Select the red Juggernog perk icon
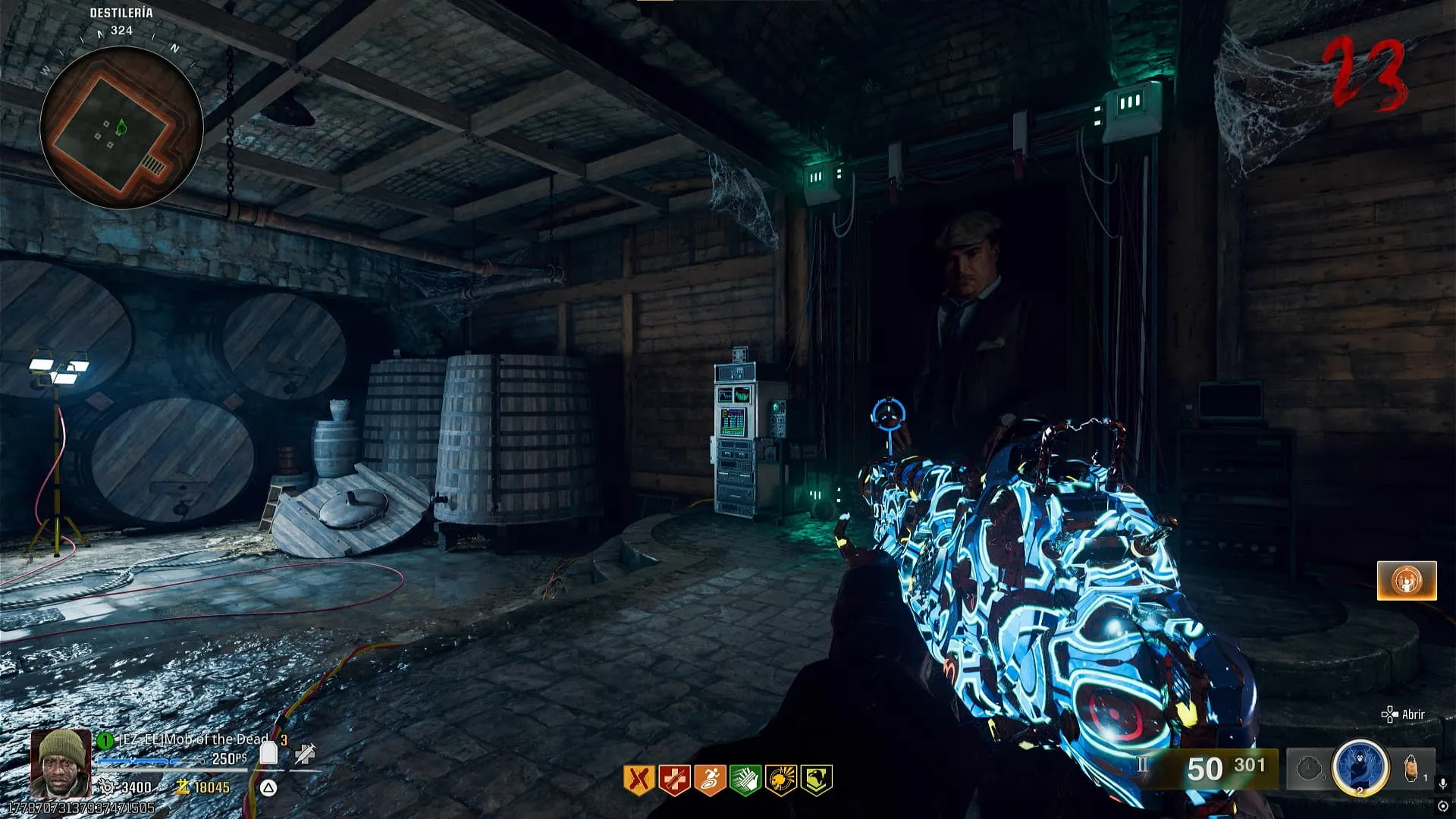 [x=674, y=780]
